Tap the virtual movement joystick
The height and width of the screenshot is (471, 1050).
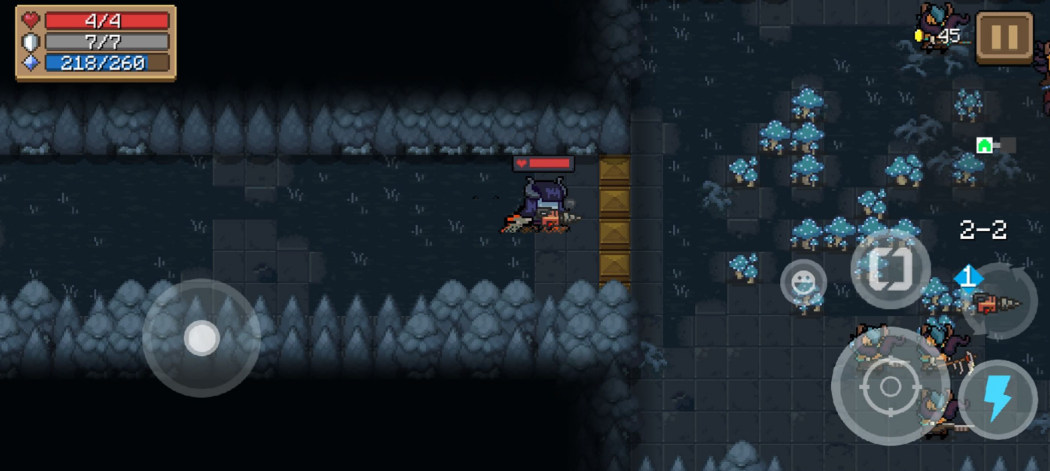(201, 338)
